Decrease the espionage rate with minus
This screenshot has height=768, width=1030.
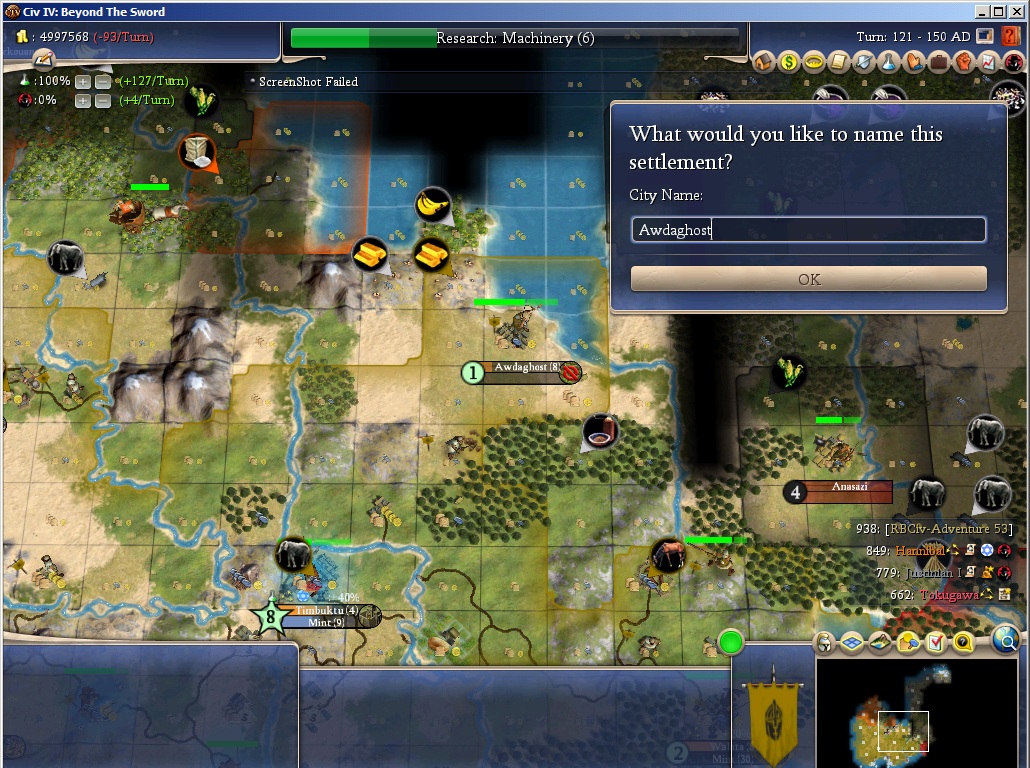102,100
